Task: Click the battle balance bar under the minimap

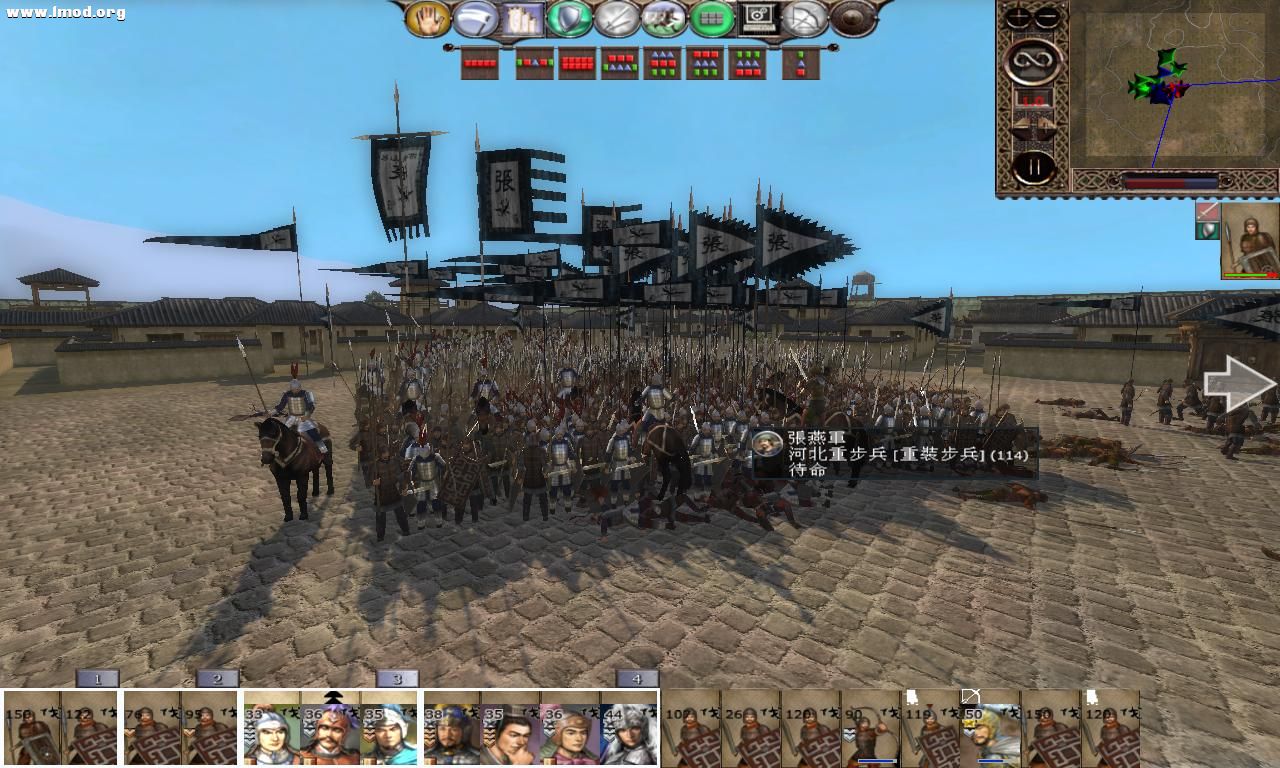Action: tap(1169, 182)
